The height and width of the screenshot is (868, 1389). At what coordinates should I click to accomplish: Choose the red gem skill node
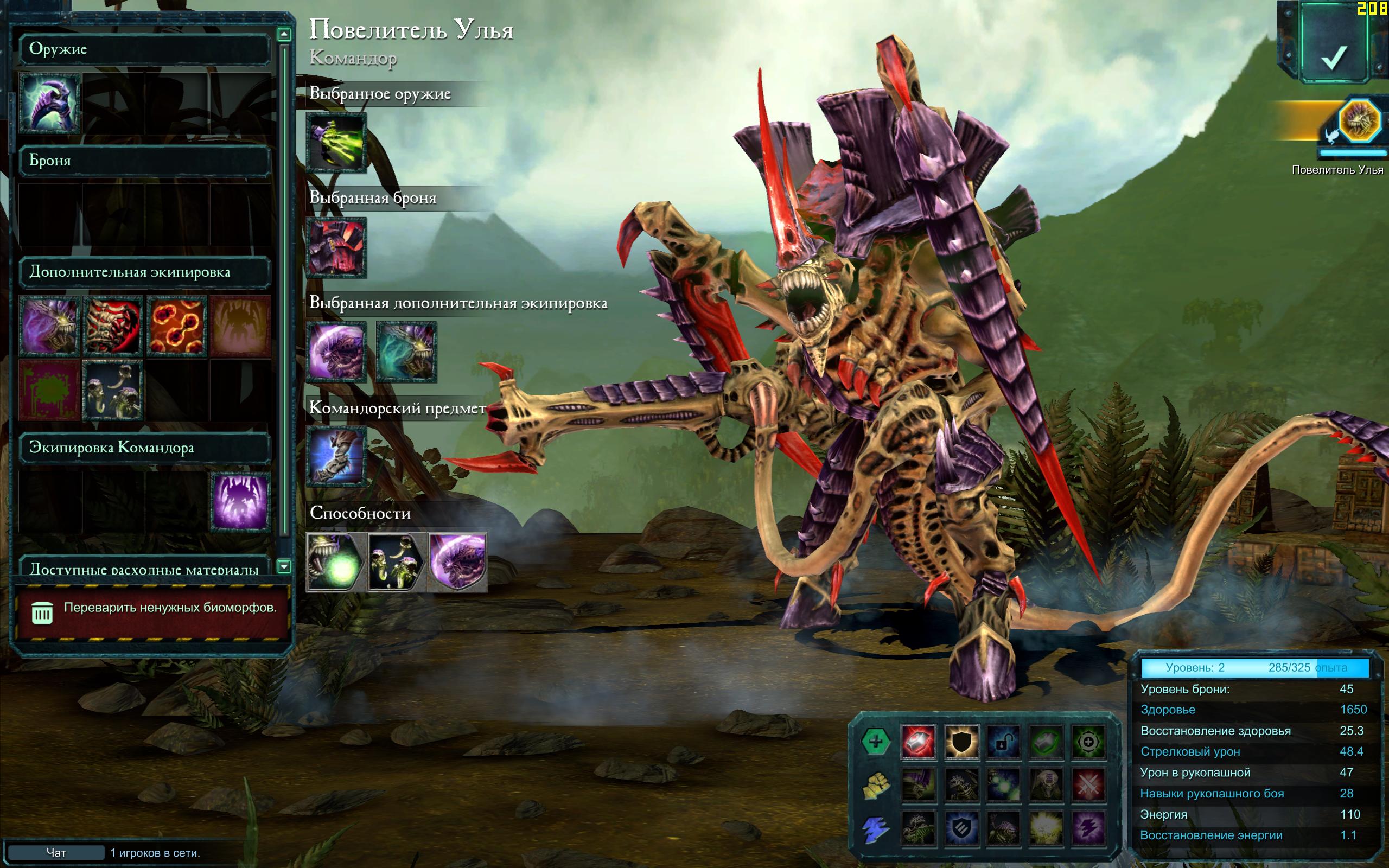(x=919, y=742)
